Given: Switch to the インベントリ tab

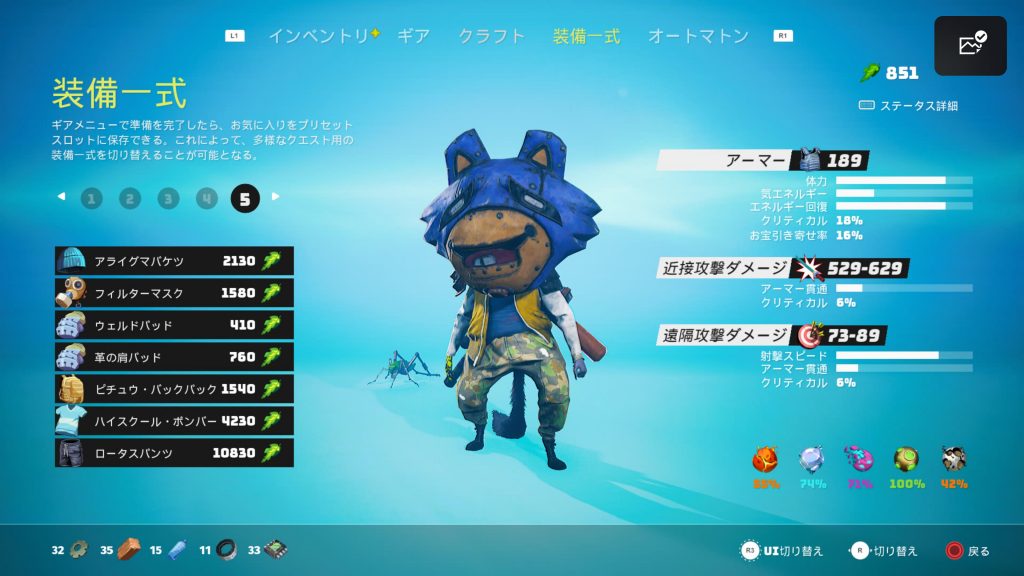Looking at the screenshot, I should pyautogui.click(x=319, y=36).
